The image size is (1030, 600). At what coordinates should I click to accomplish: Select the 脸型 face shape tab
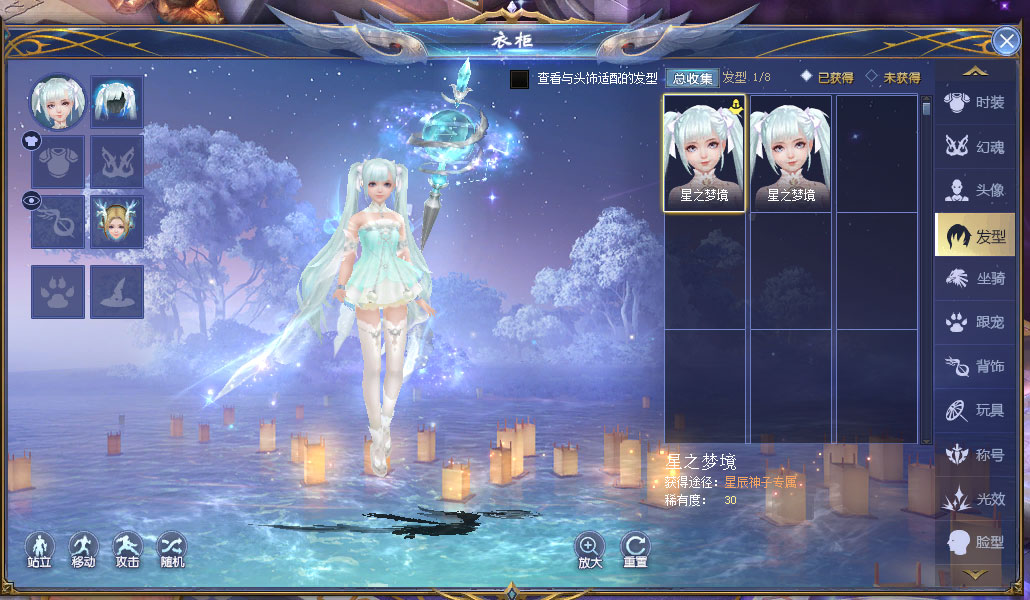pos(975,542)
